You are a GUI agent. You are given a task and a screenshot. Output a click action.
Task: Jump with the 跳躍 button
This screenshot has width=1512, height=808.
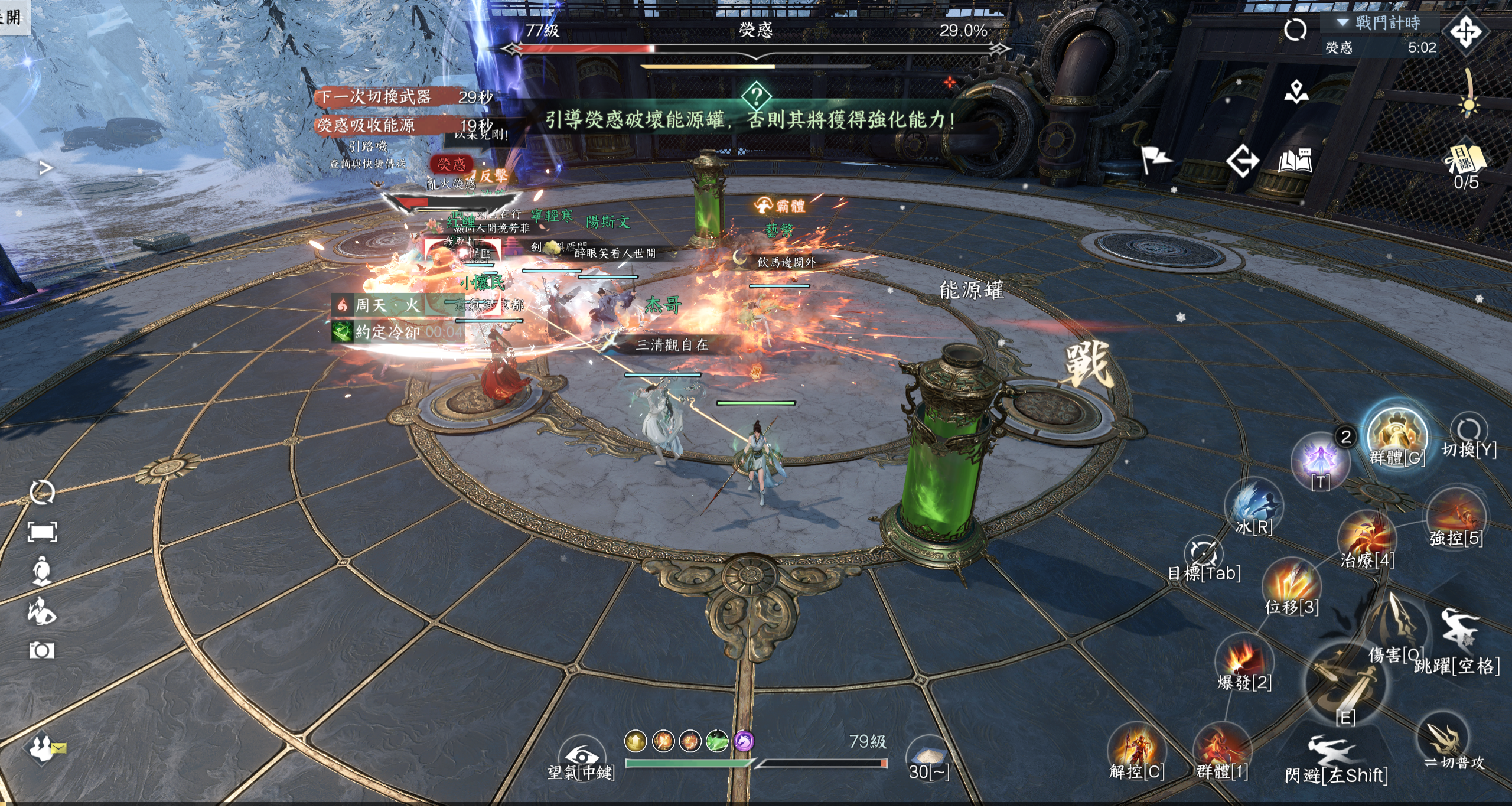1459,632
